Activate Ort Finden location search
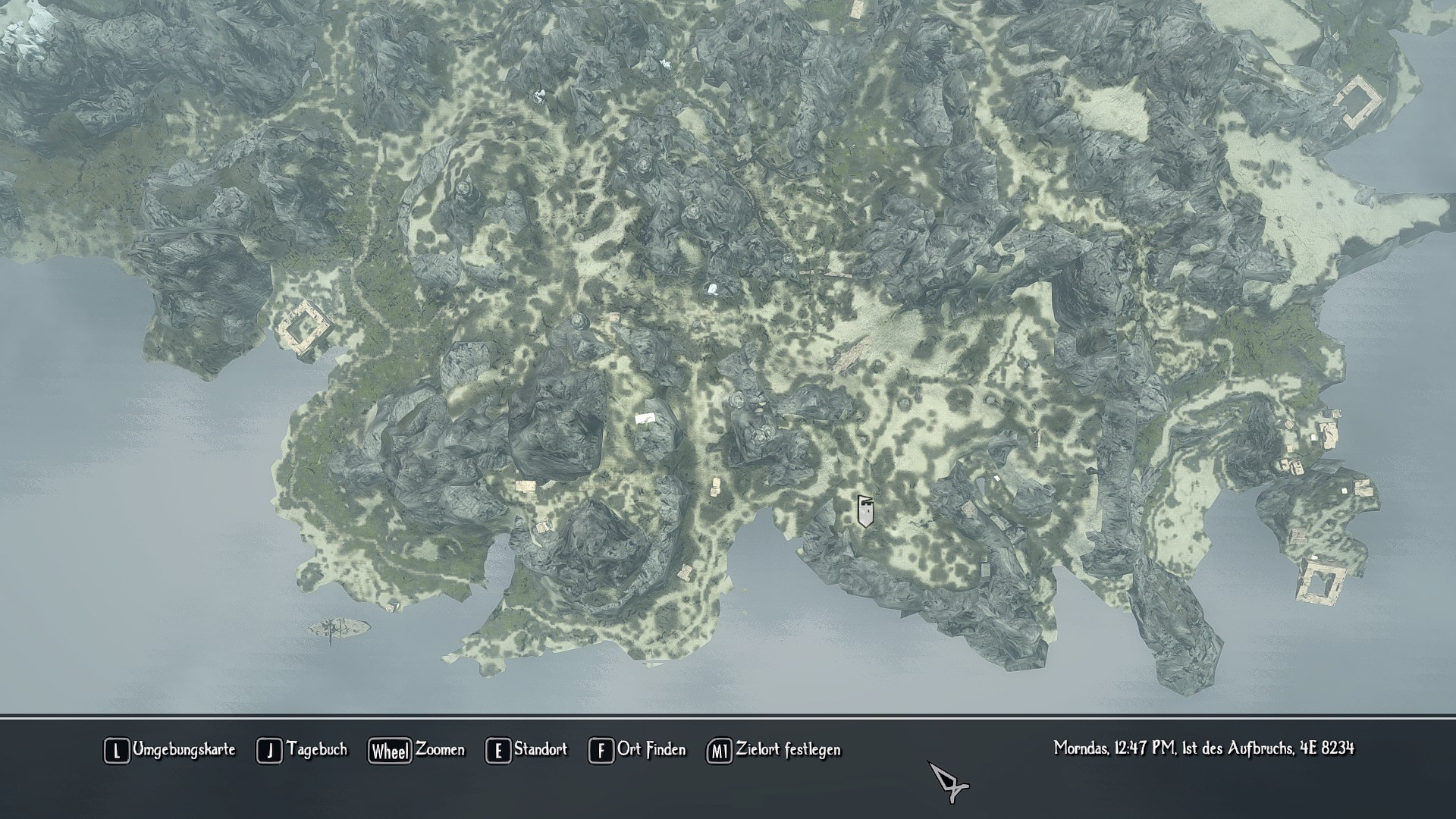 click(x=637, y=750)
